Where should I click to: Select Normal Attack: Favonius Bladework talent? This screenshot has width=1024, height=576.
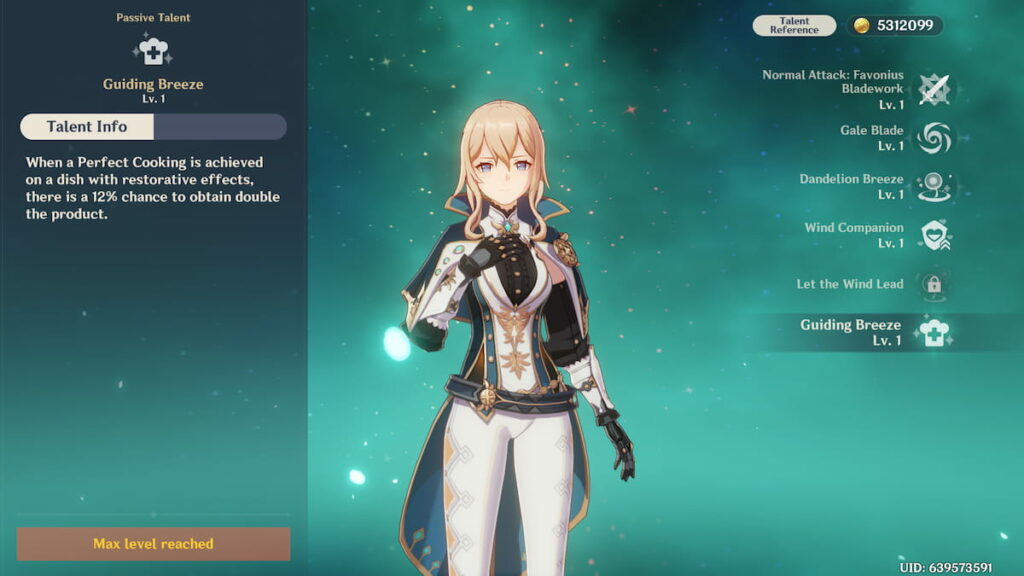pos(934,89)
